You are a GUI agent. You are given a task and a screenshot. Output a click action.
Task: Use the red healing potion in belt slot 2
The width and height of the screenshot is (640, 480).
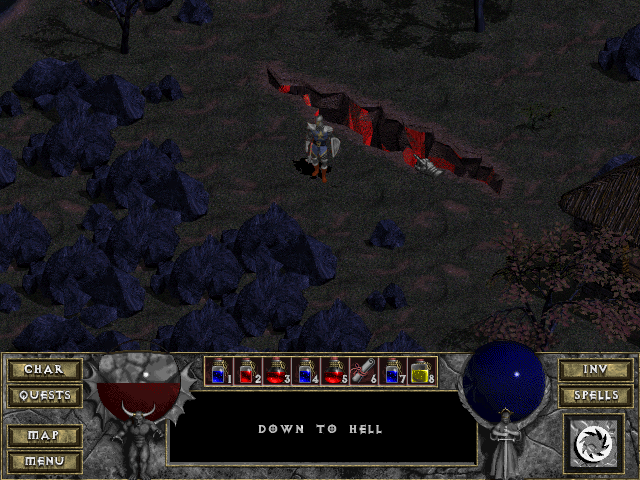click(247, 373)
